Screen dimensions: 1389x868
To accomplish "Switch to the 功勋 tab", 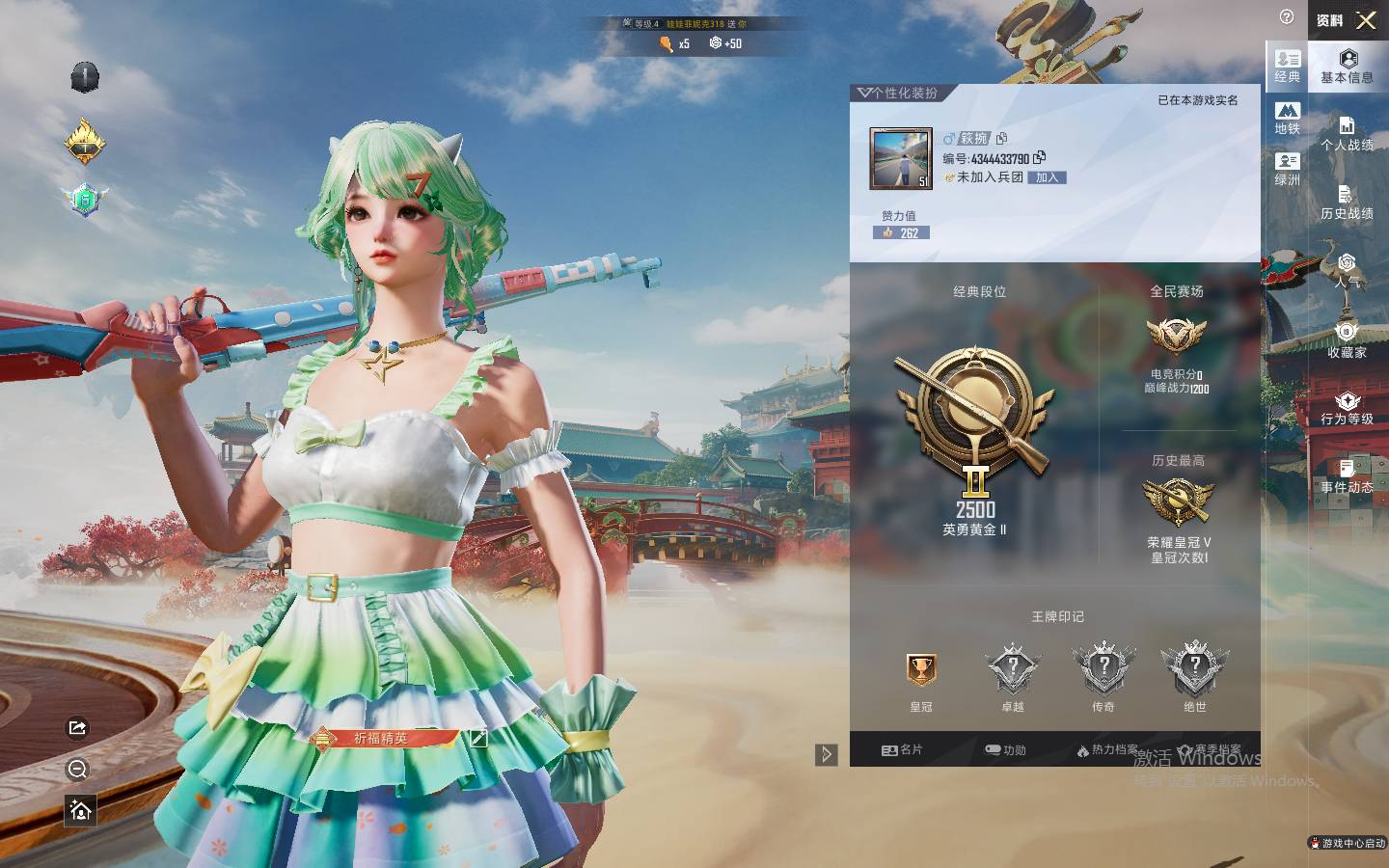I will coord(1005,749).
